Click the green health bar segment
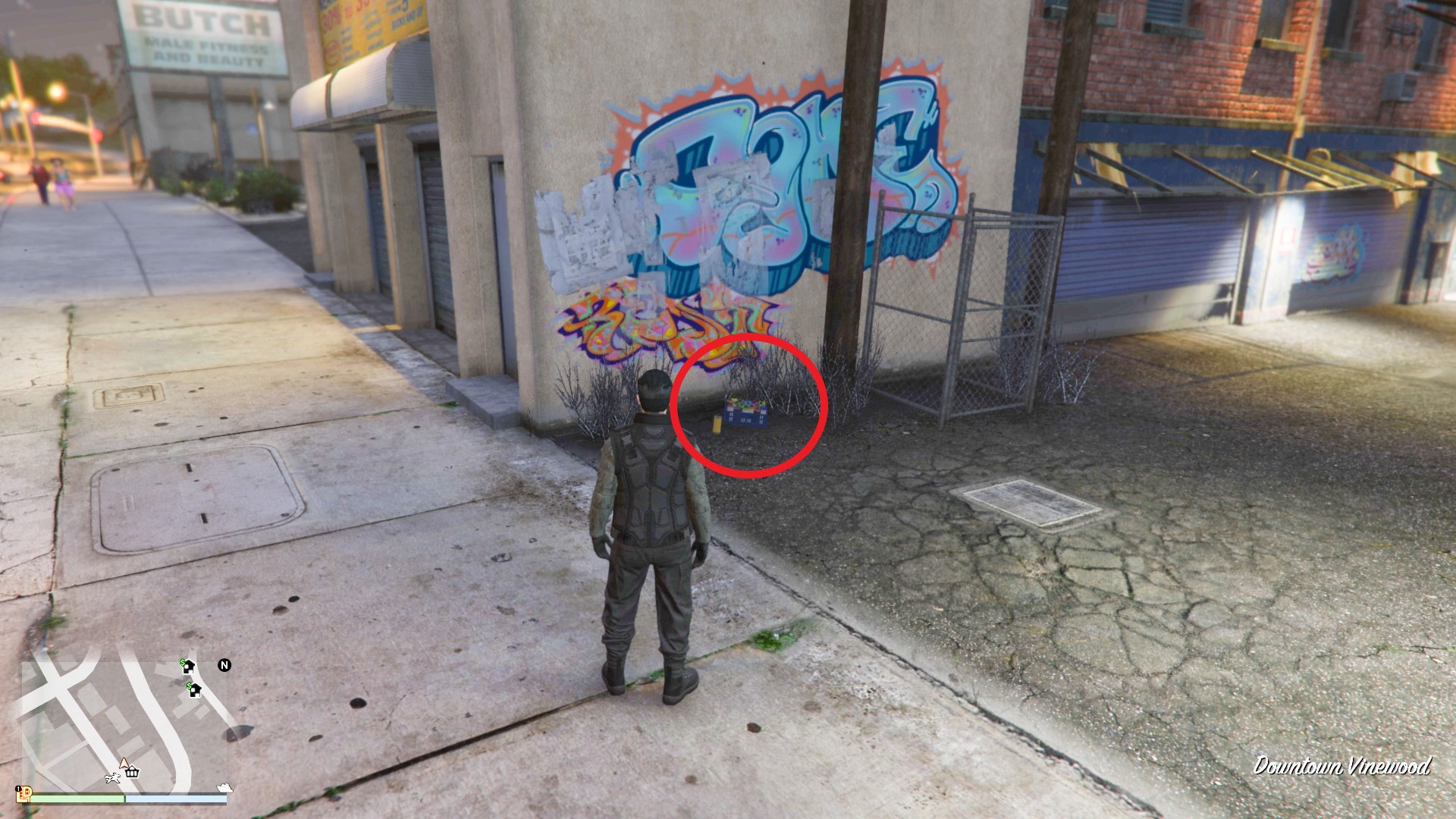 point(76,799)
